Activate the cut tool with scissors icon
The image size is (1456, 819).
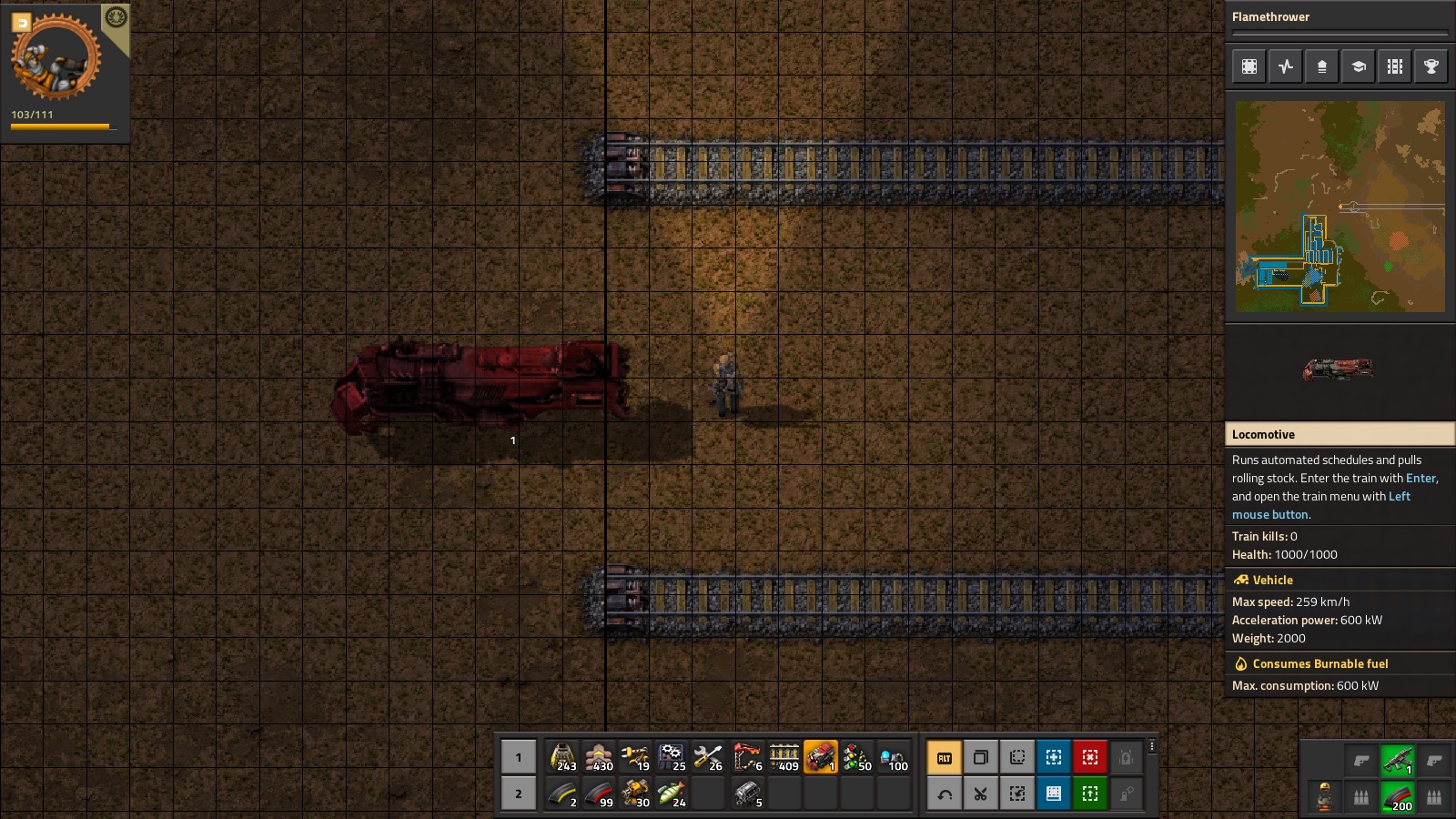pos(980,794)
